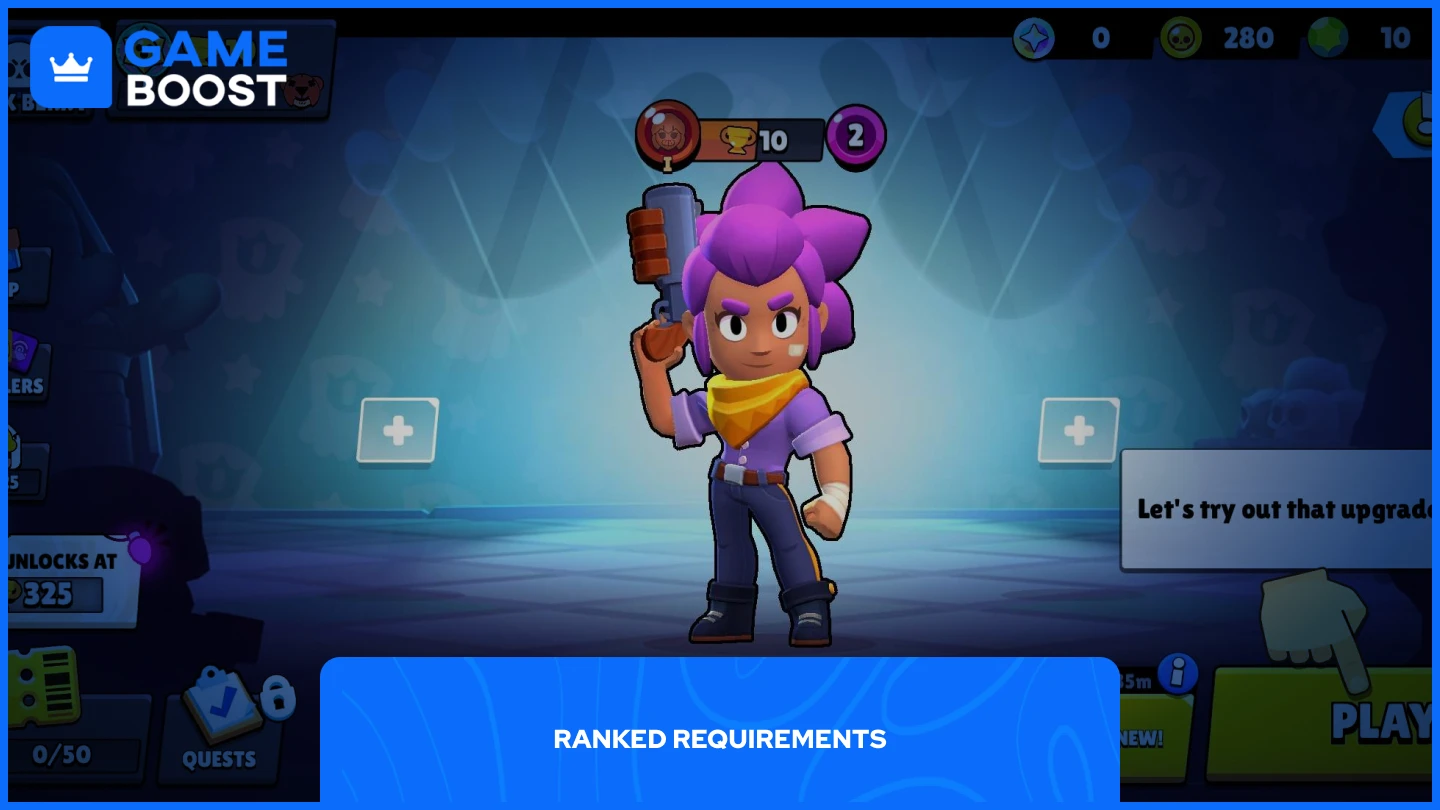
Task: Open the Quests panel
Action: click(x=218, y=725)
